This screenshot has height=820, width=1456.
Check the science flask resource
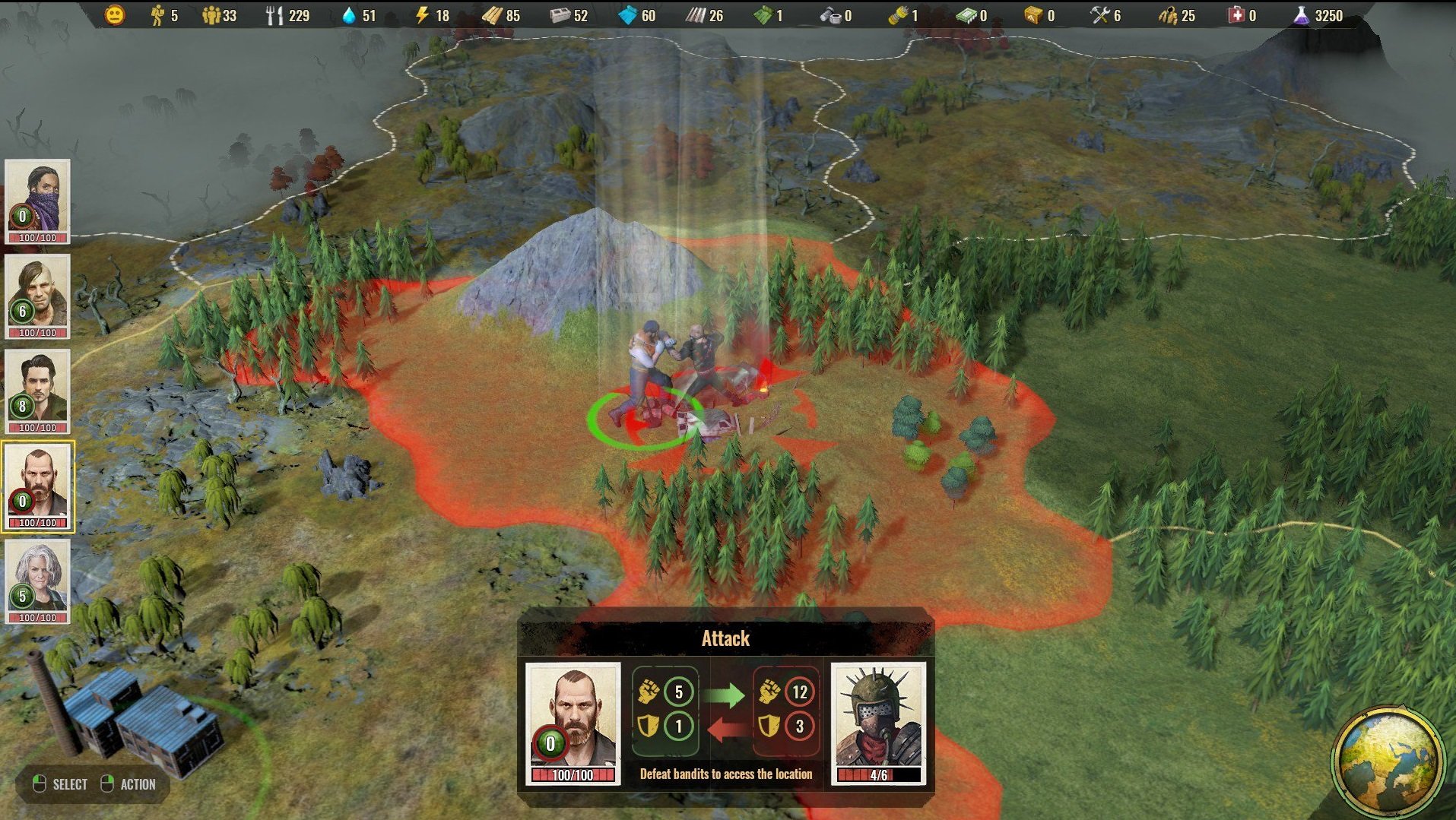click(1301, 15)
